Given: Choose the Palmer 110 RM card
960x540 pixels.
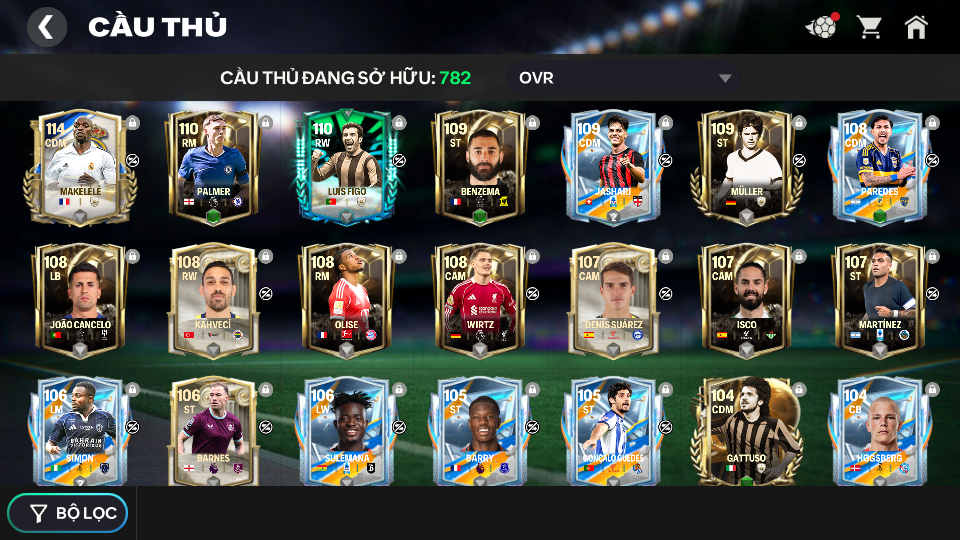Looking at the screenshot, I should coord(213,166).
